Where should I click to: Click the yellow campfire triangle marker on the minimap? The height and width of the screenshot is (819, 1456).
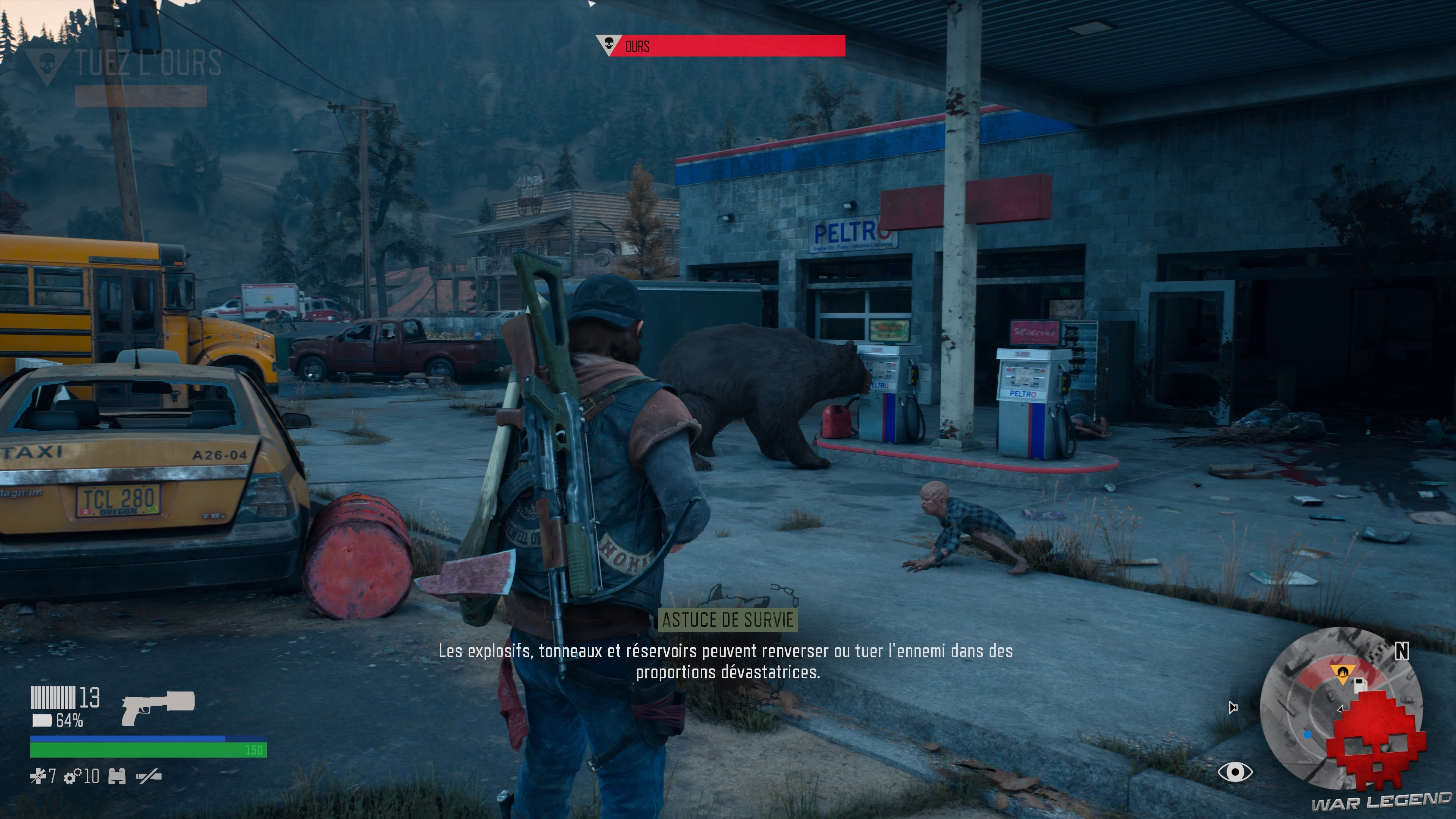[1343, 672]
